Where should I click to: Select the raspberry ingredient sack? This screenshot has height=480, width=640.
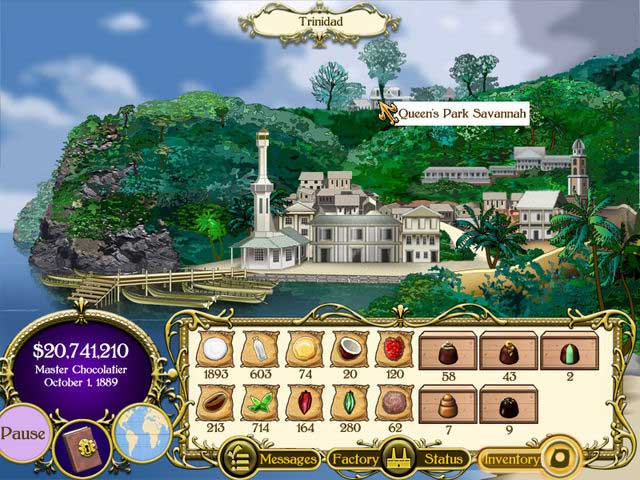point(393,350)
